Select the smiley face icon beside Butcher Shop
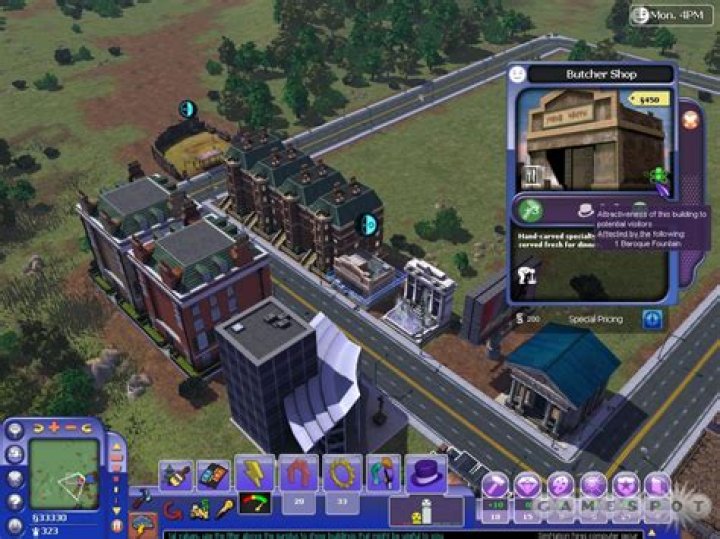The height and width of the screenshot is (539, 720). [517, 74]
